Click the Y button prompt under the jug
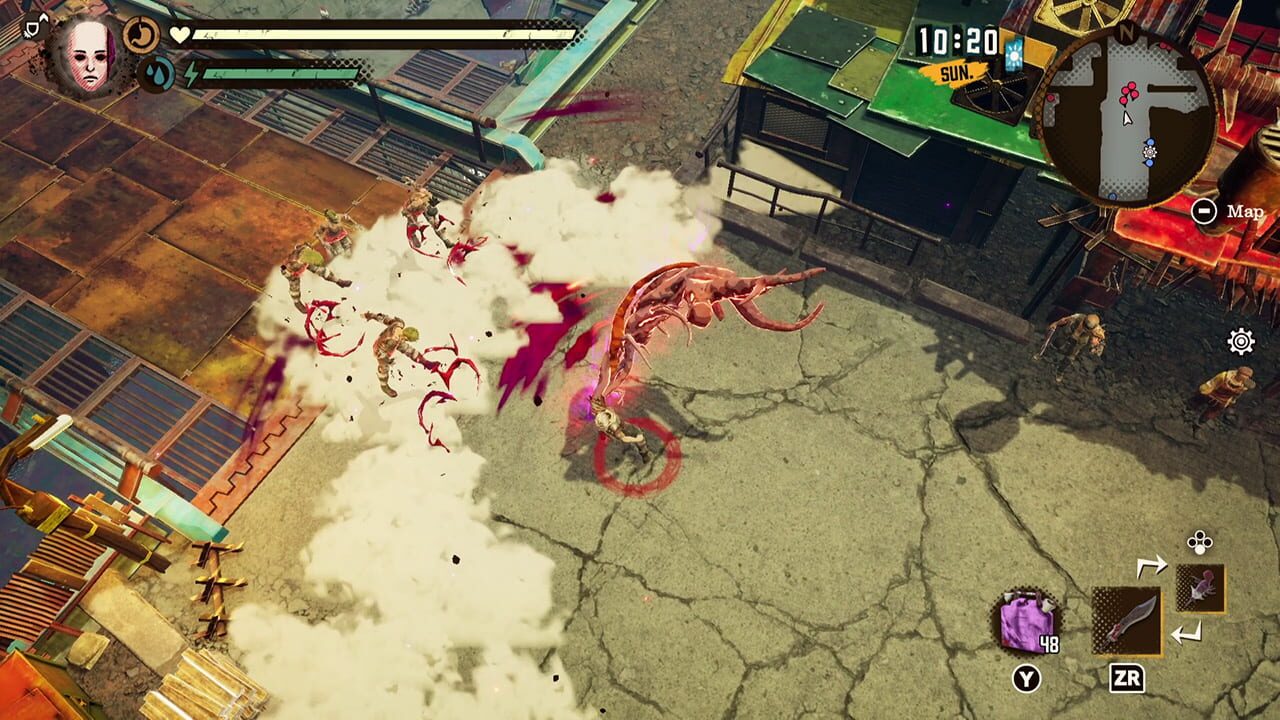 coord(1027,677)
